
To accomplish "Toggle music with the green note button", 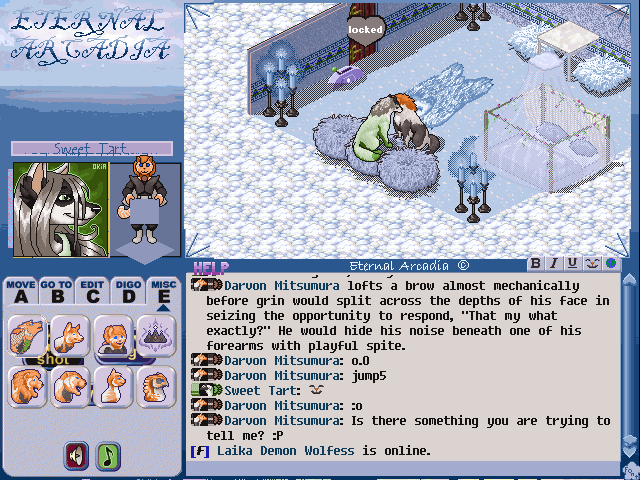I will tap(108, 455).
